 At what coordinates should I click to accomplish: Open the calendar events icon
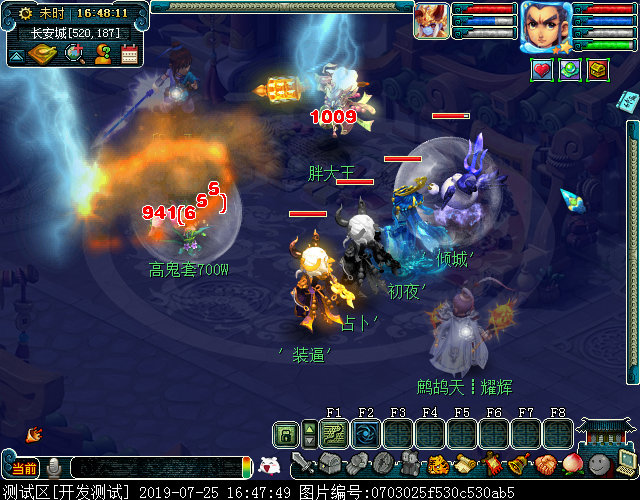tap(129, 54)
